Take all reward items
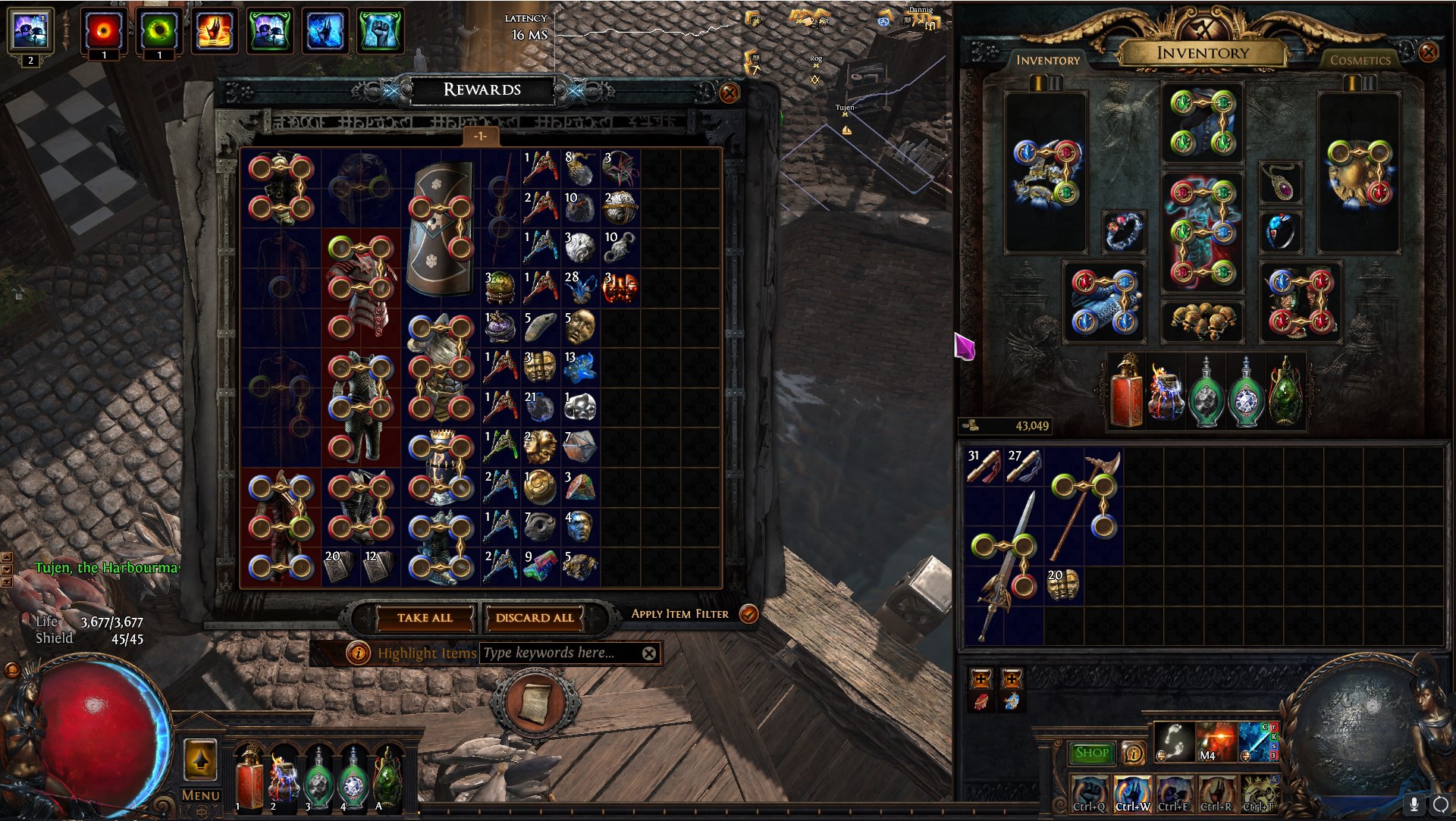The image size is (1456, 821). click(x=425, y=618)
